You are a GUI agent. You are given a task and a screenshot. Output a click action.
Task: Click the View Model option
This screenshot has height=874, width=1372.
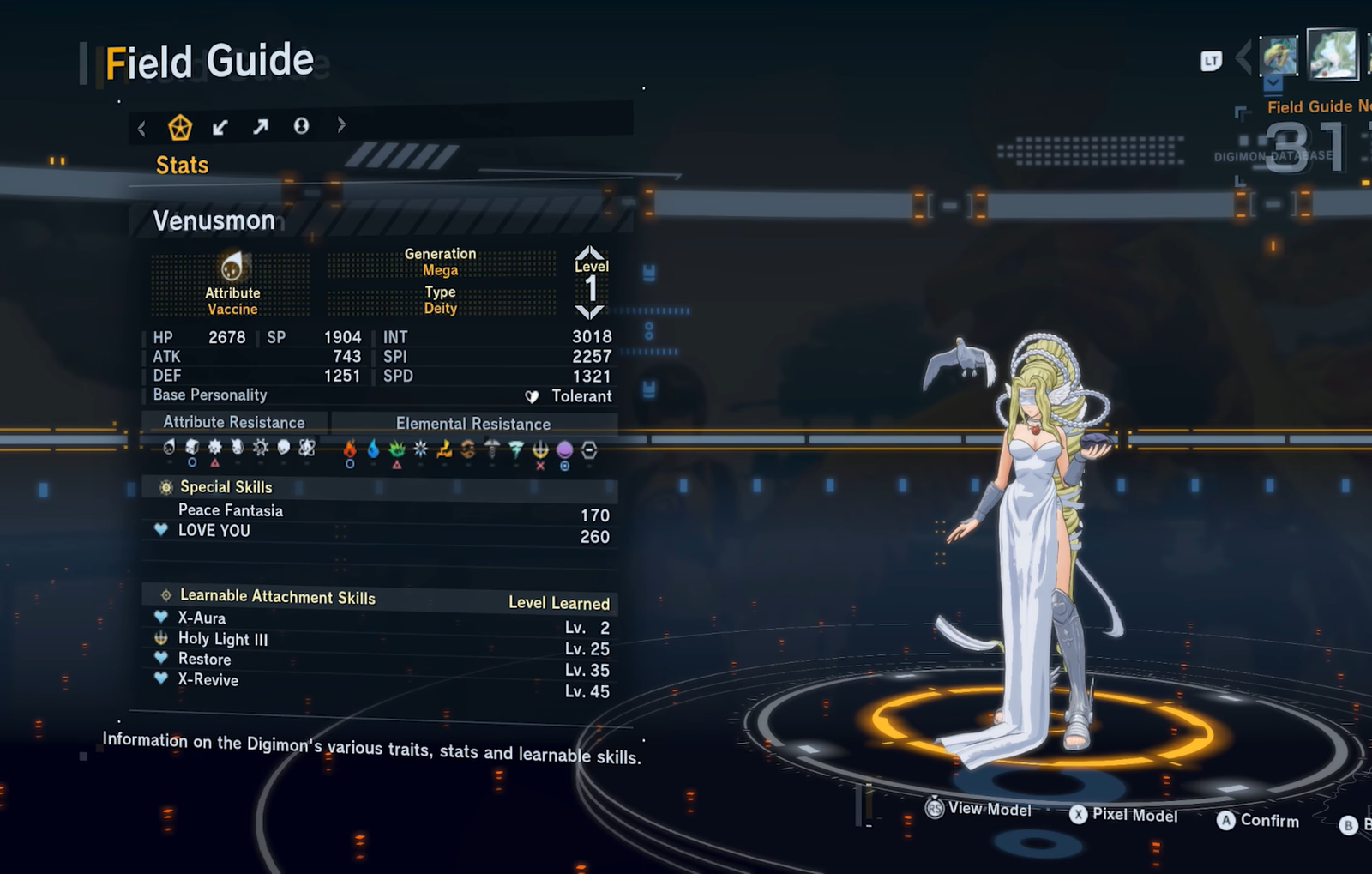click(x=979, y=809)
